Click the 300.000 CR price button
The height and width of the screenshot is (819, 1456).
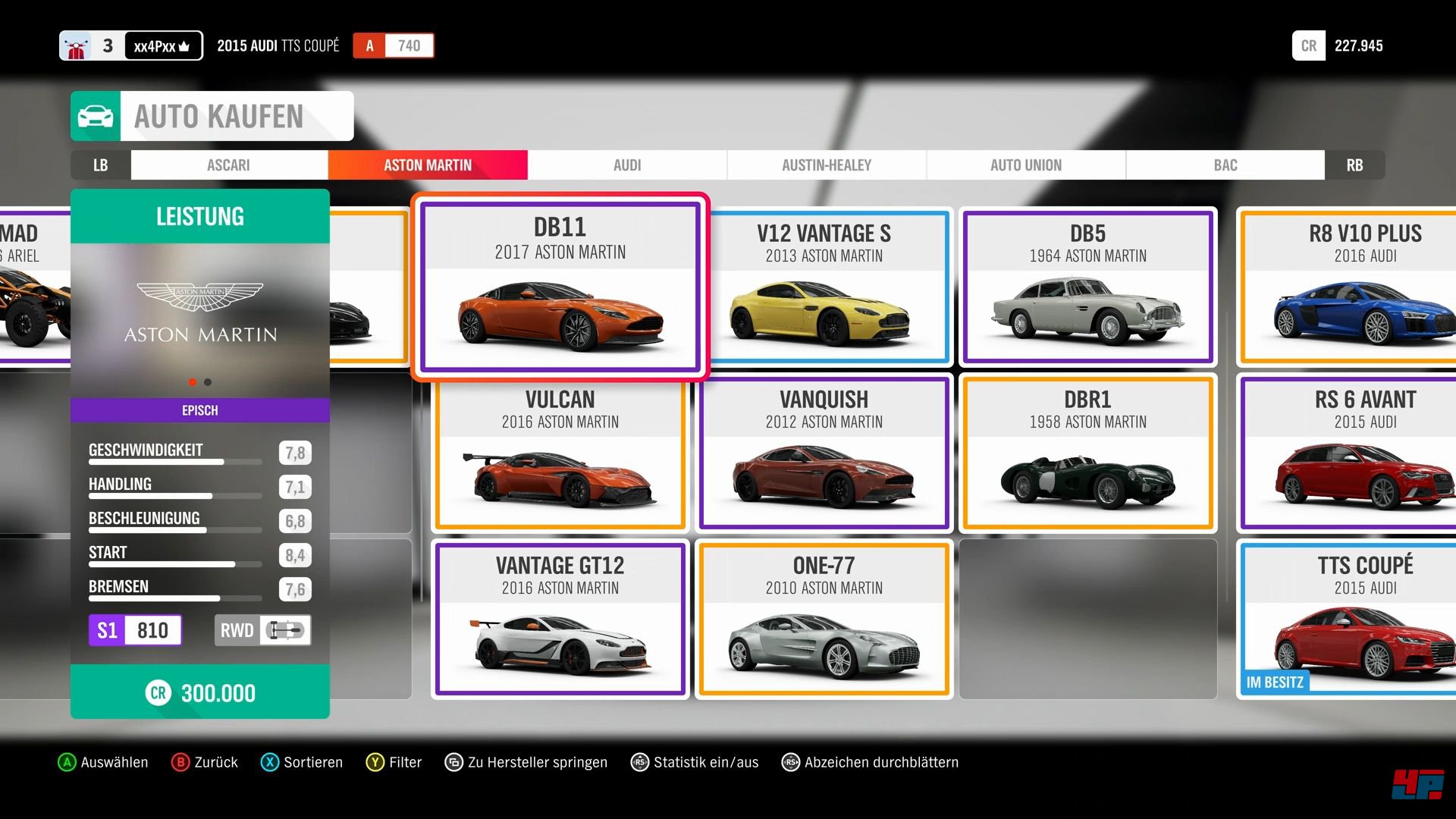point(200,692)
